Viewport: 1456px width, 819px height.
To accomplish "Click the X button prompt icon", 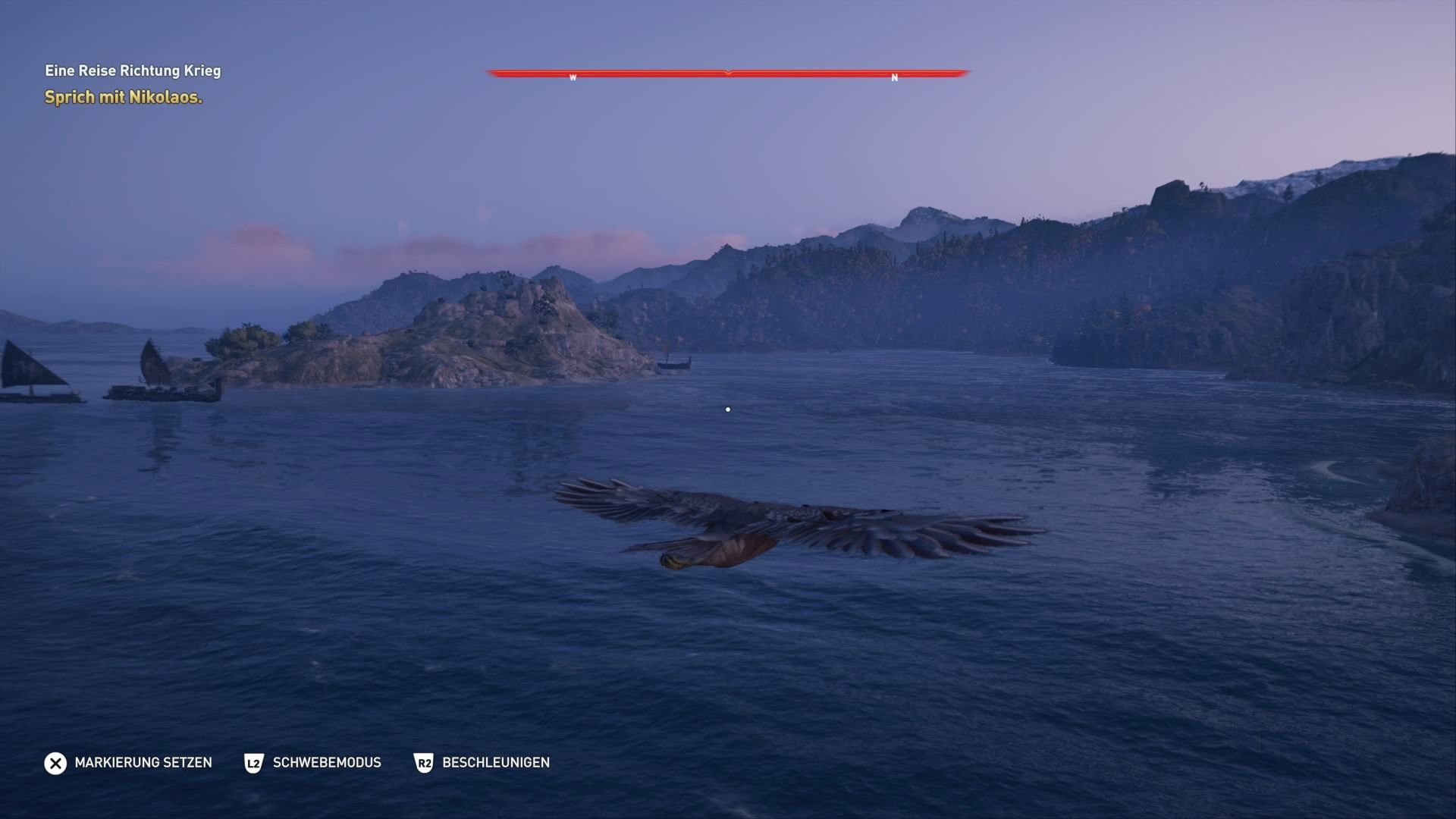I will [x=55, y=764].
